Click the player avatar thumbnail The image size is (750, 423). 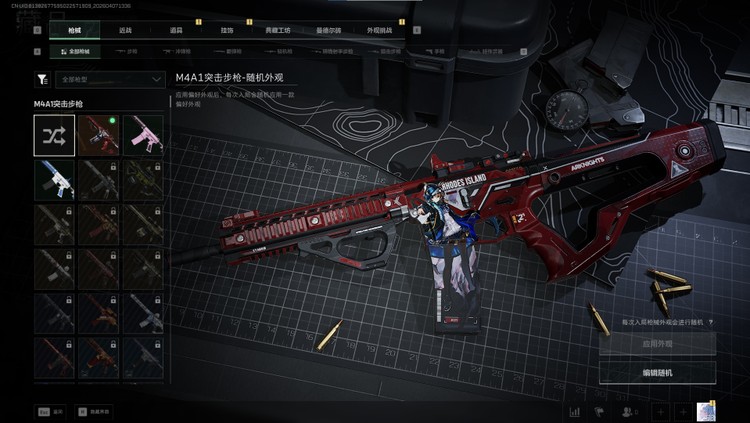click(706, 411)
